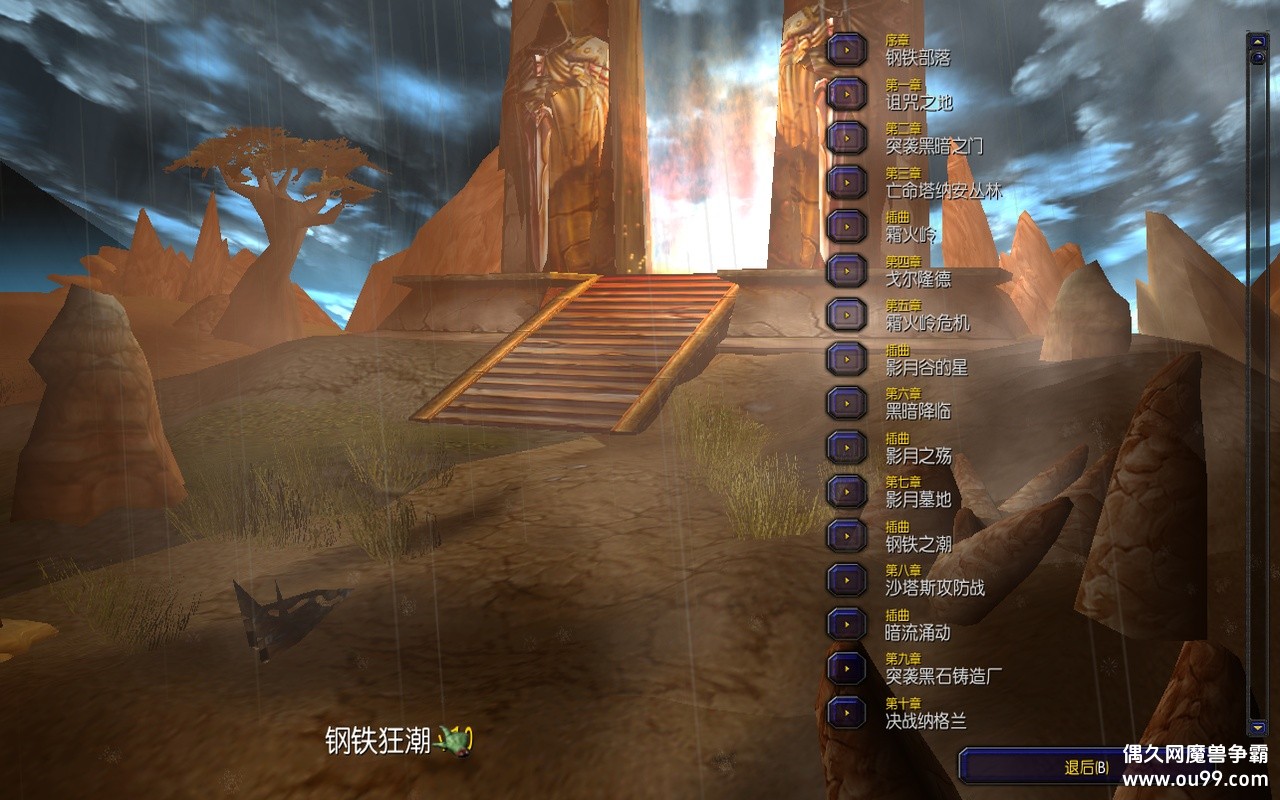Open interlude 影月之殇

847,447
